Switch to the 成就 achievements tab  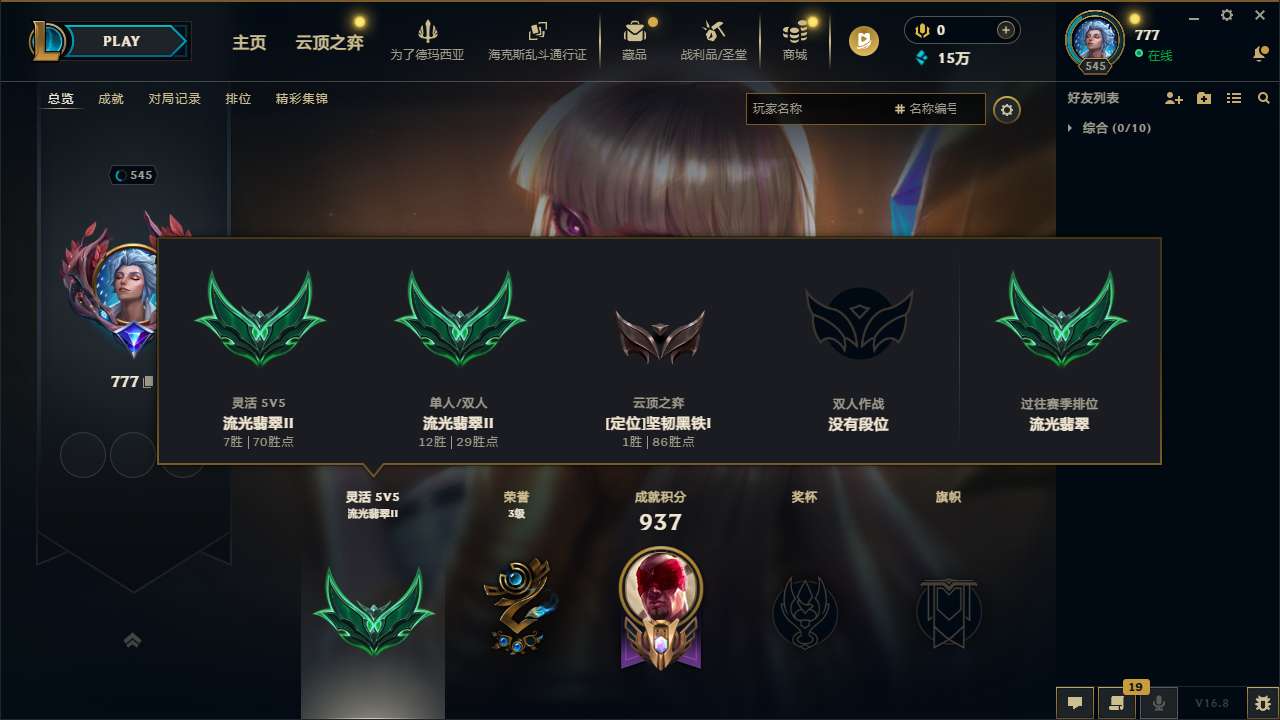[x=110, y=99]
